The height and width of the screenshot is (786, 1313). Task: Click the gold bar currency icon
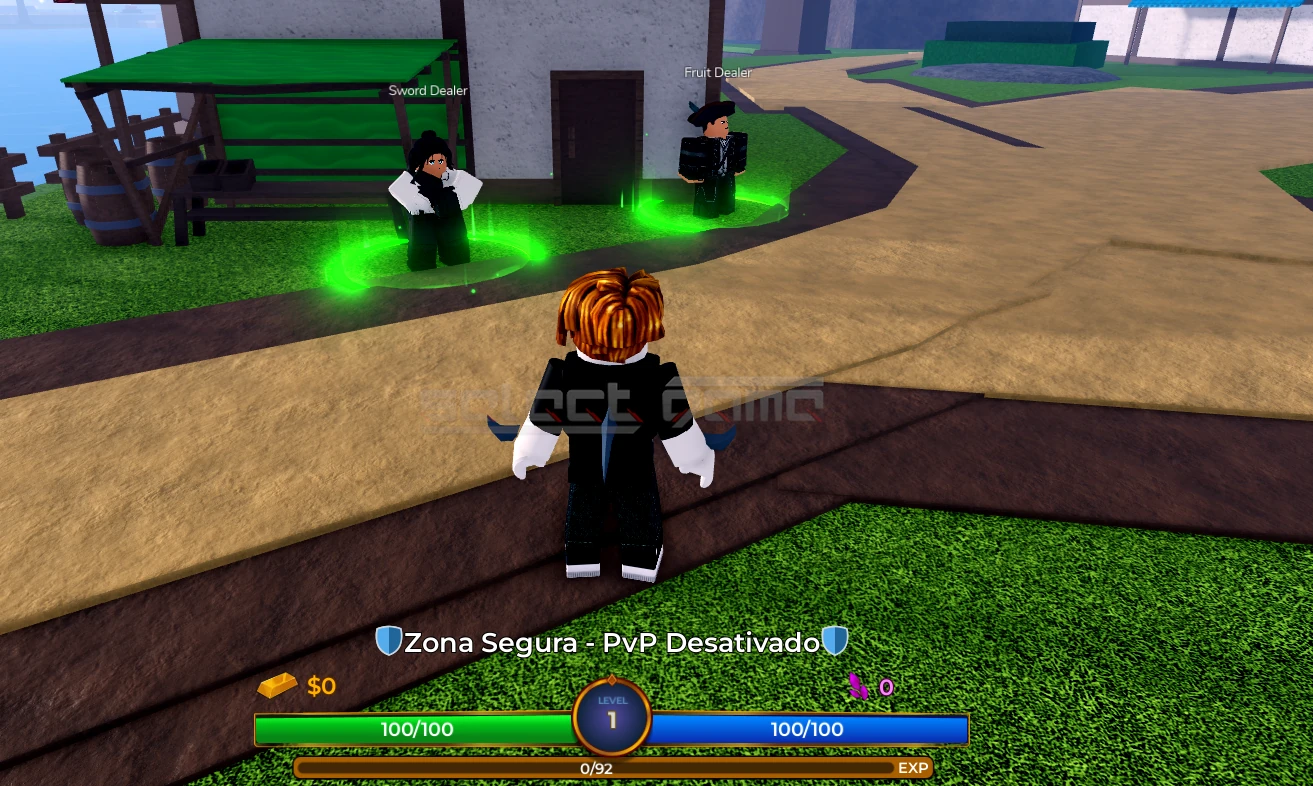[277, 686]
